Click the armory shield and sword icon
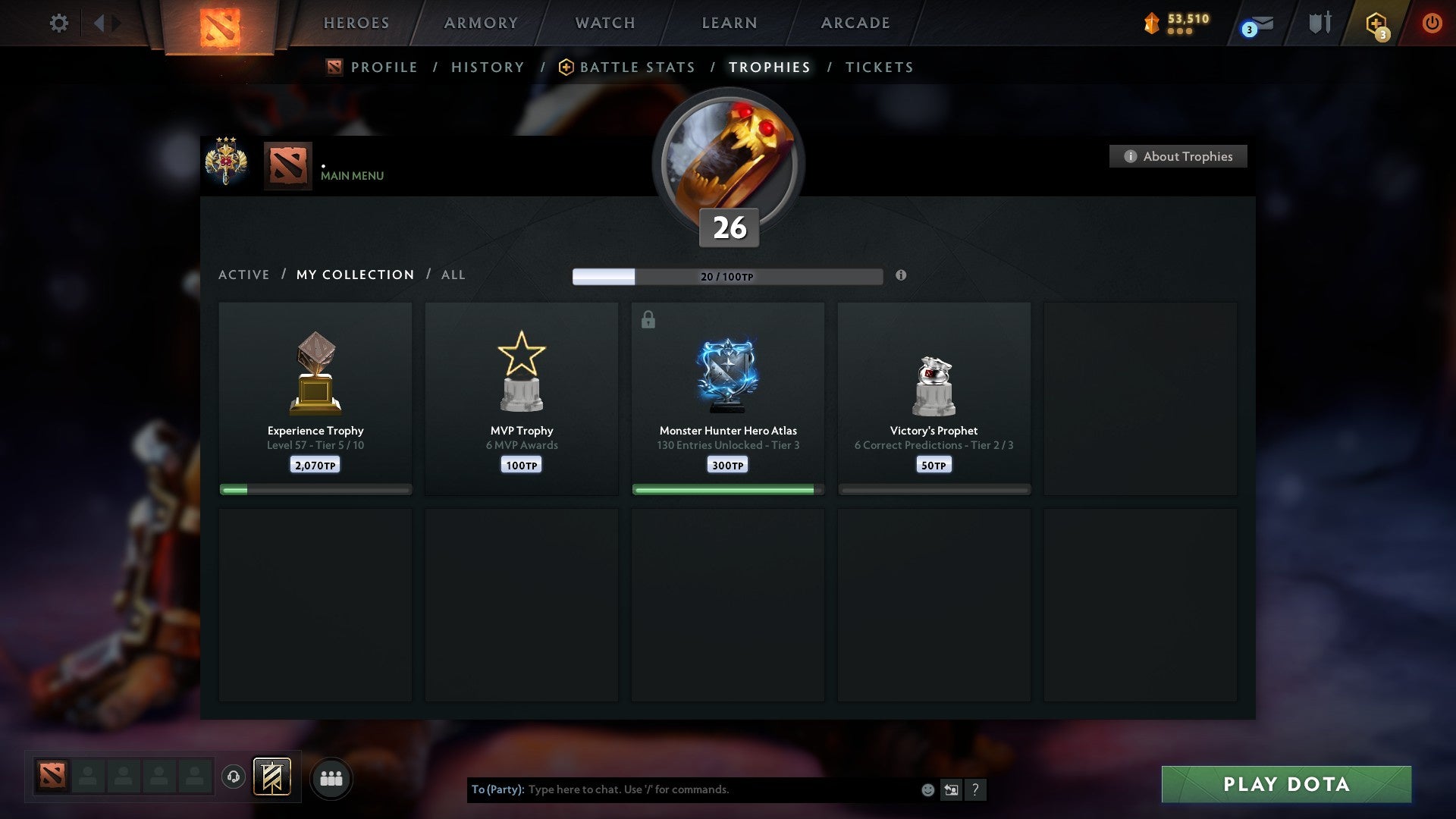Image resolution: width=1456 pixels, height=819 pixels. (x=1319, y=23)
